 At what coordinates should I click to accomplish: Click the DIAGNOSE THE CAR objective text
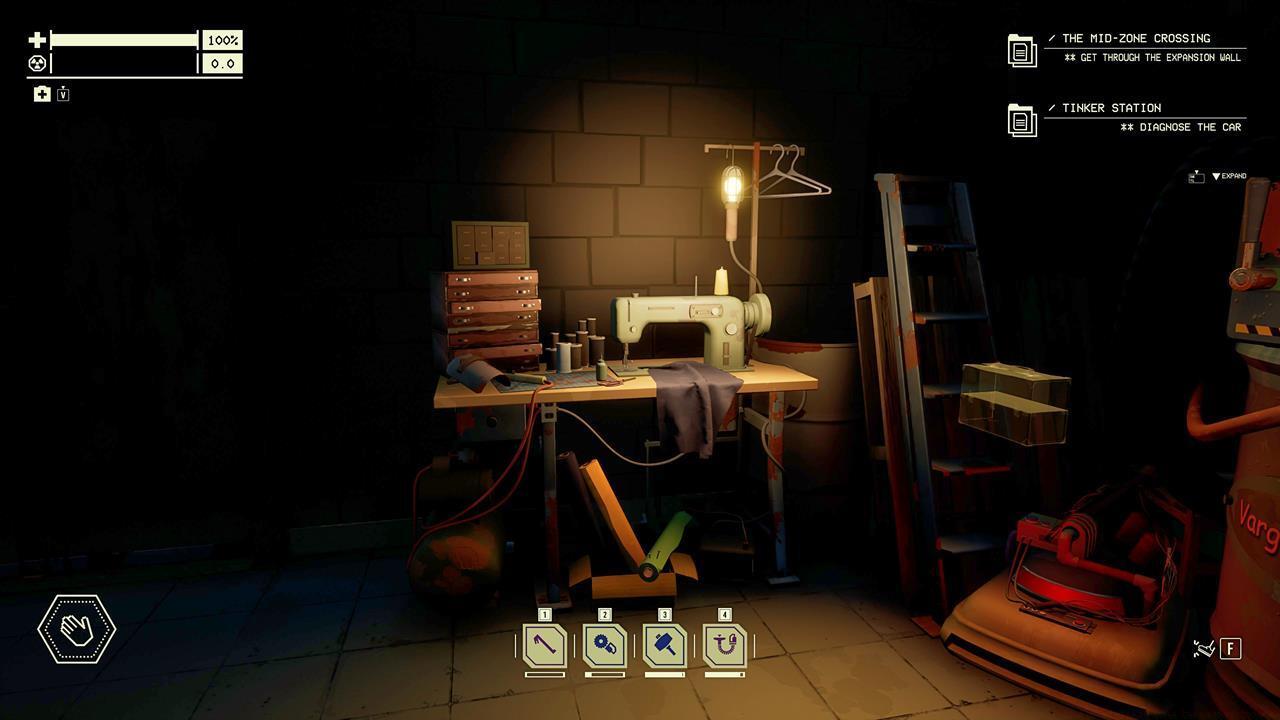tap(1182, 126)
